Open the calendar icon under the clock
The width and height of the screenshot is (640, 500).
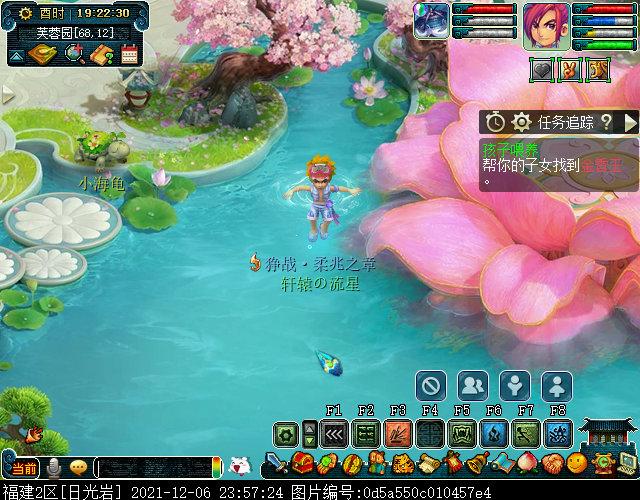coord(129,54)
